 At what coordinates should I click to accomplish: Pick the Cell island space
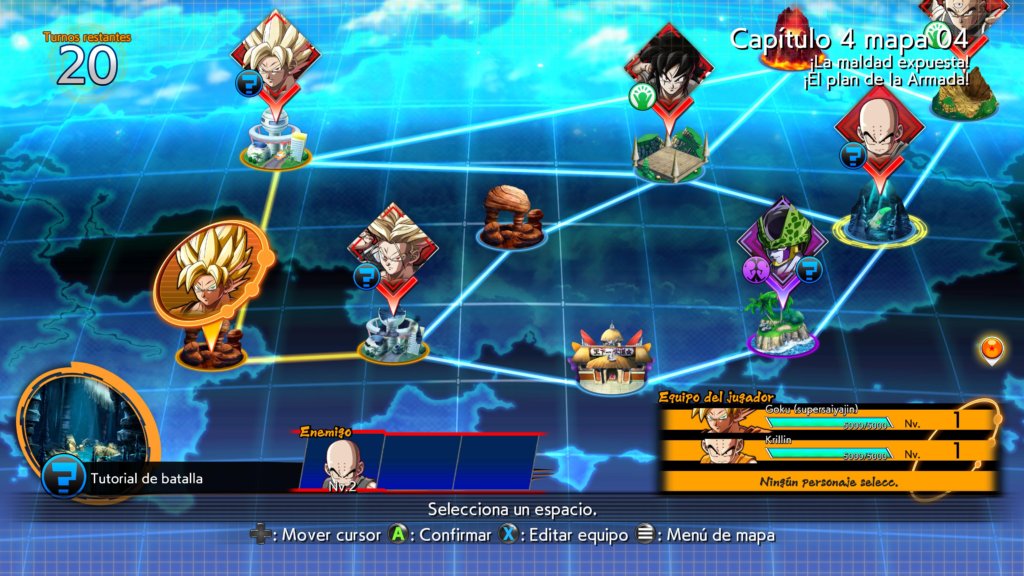tap(783, 322)
